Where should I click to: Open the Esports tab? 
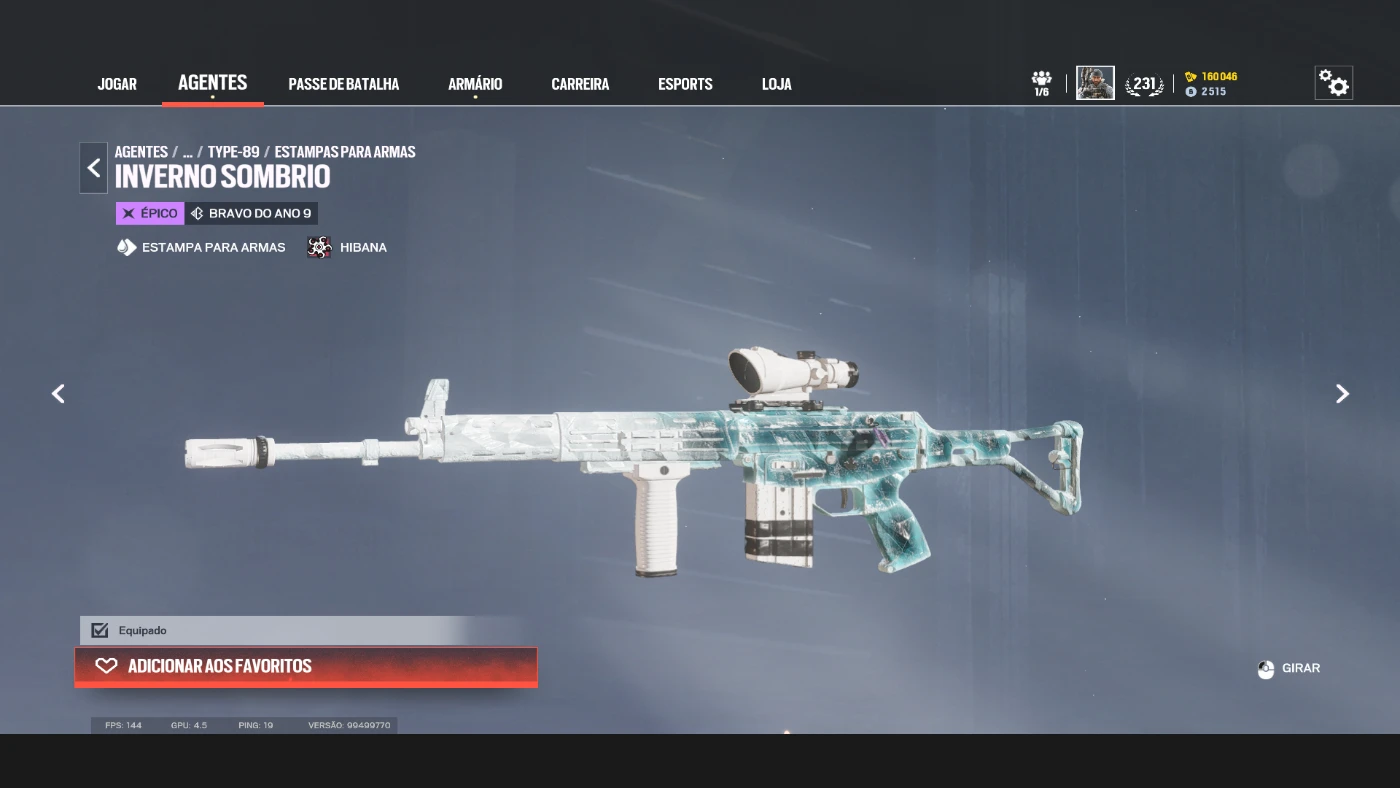[x=685, y=84]
